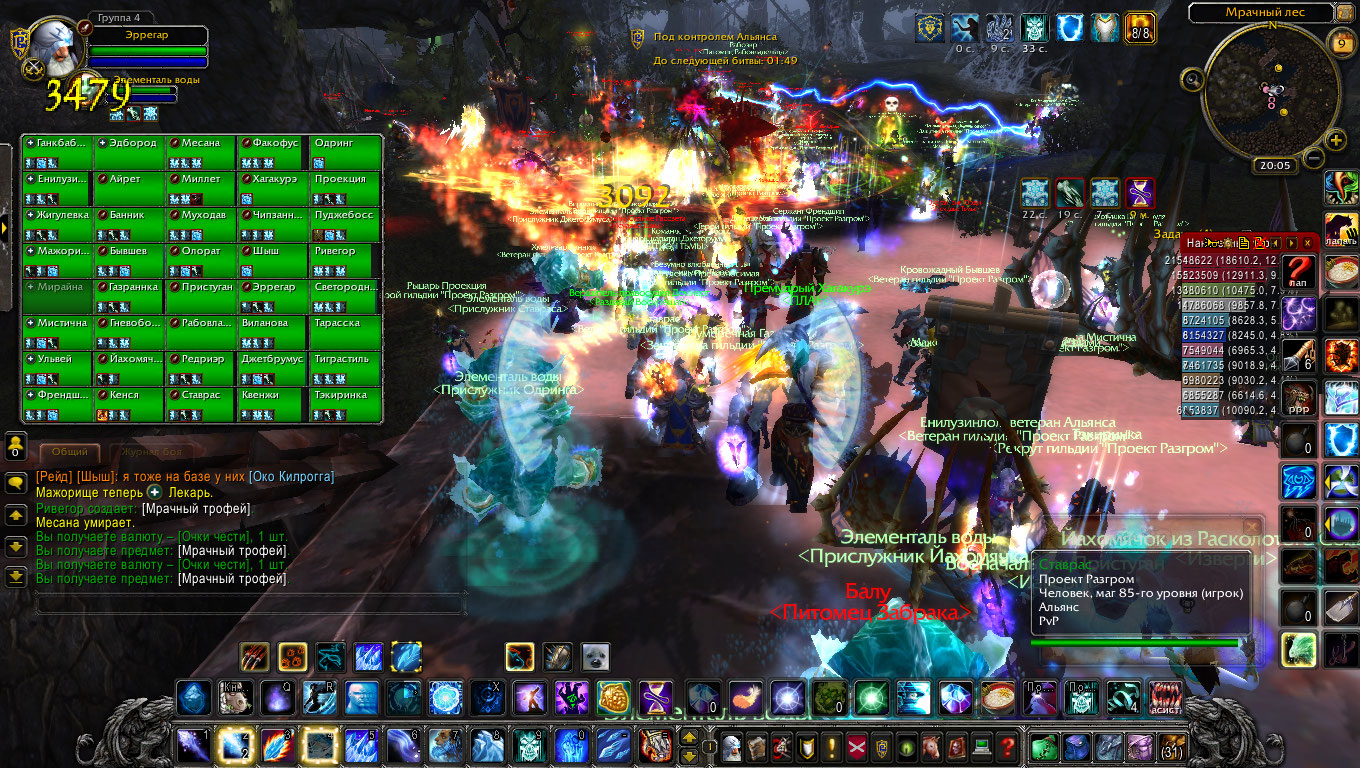The width and height of the screenshot is (1360, 768).
Task: Click the 8/8 buff counter icon
Action: coord(1140,27)
